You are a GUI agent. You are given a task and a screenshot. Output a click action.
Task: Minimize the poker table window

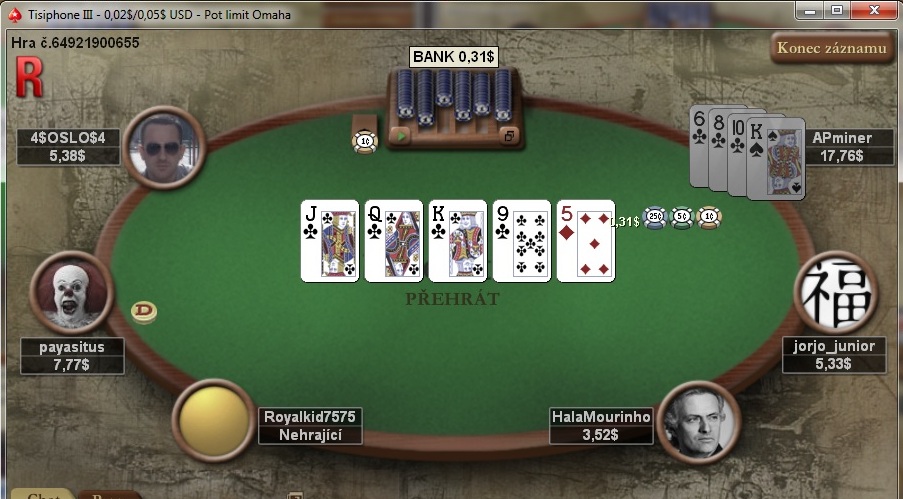(810, 10)
